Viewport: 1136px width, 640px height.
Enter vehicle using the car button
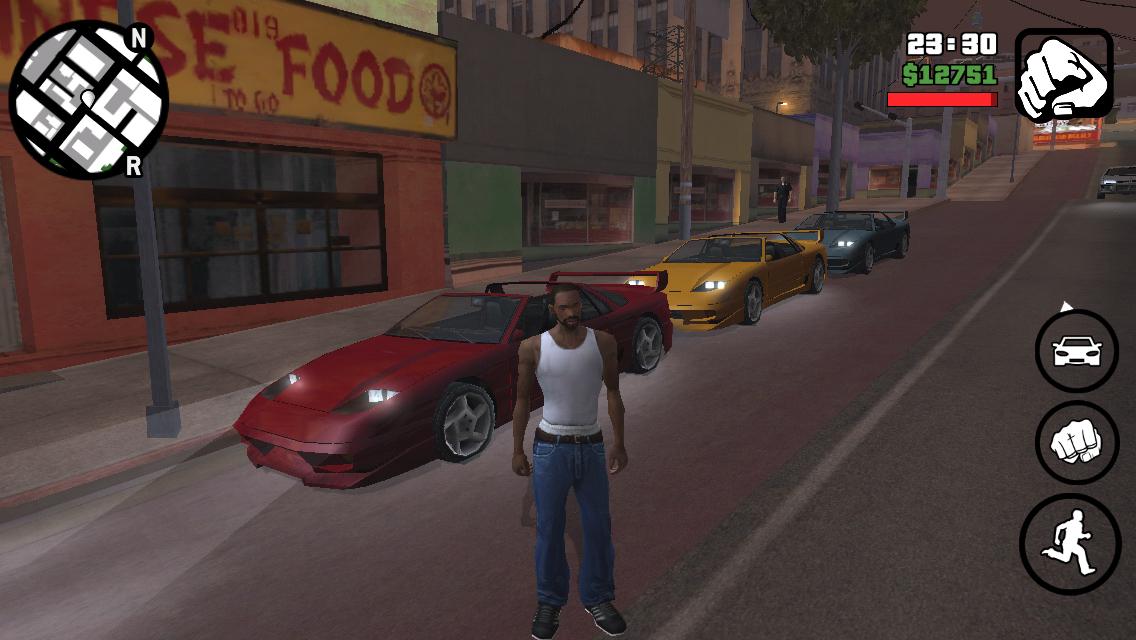tap(1077, 351)
